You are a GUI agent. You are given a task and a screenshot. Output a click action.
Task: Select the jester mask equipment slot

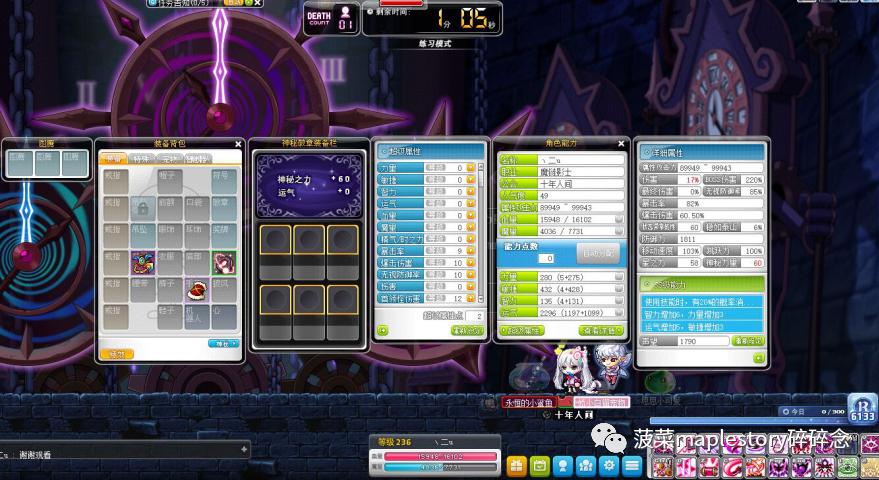tap(142, 263)
